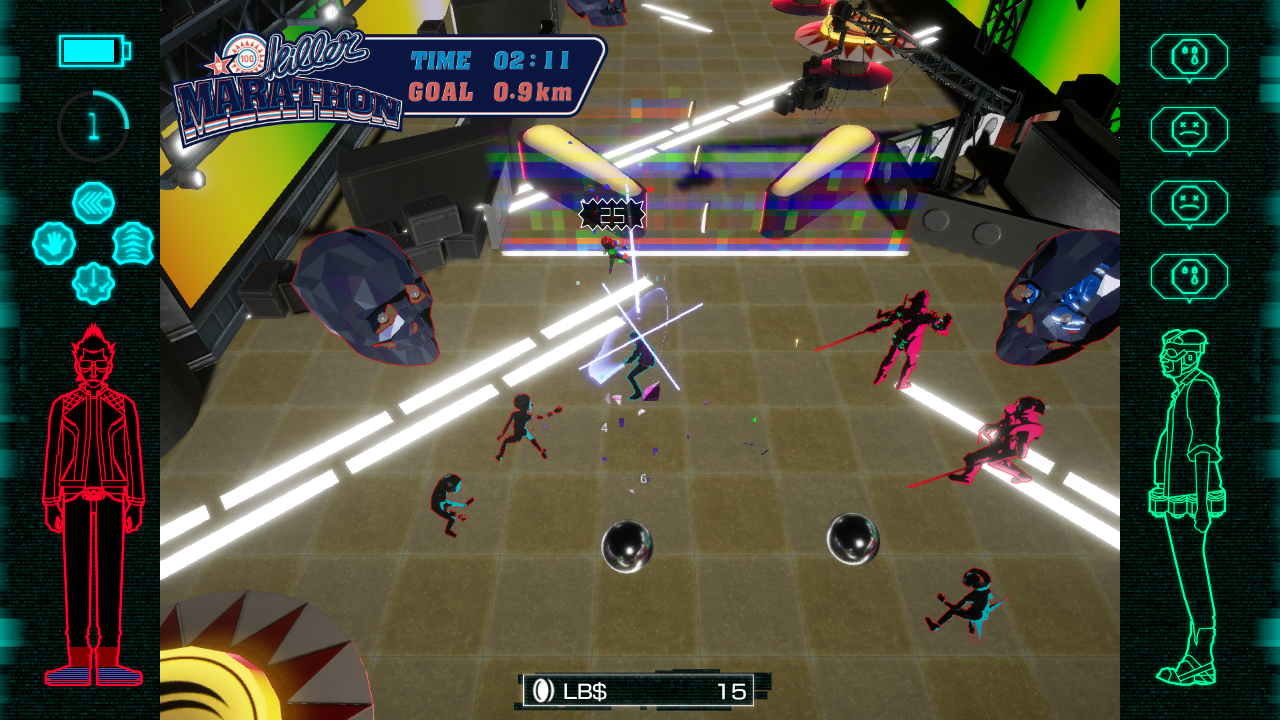1280x720 pixels.
Task: Select the crying-face emote icon
Action: coord(1190,55)
